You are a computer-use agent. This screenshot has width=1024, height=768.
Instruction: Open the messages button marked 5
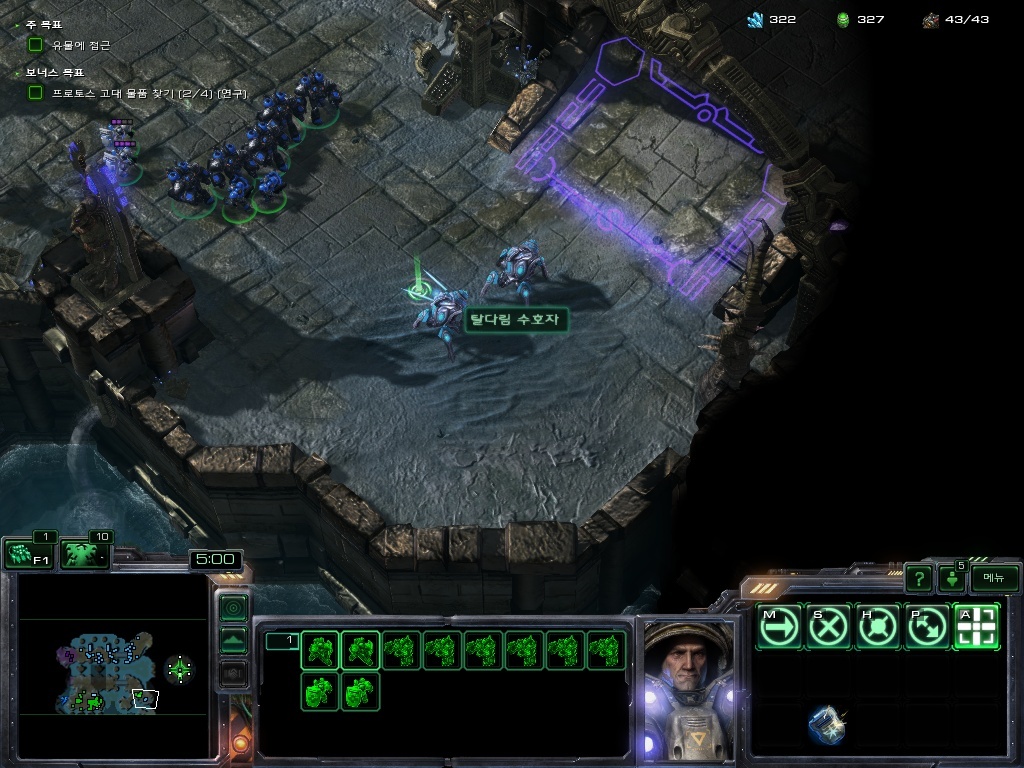951,578
